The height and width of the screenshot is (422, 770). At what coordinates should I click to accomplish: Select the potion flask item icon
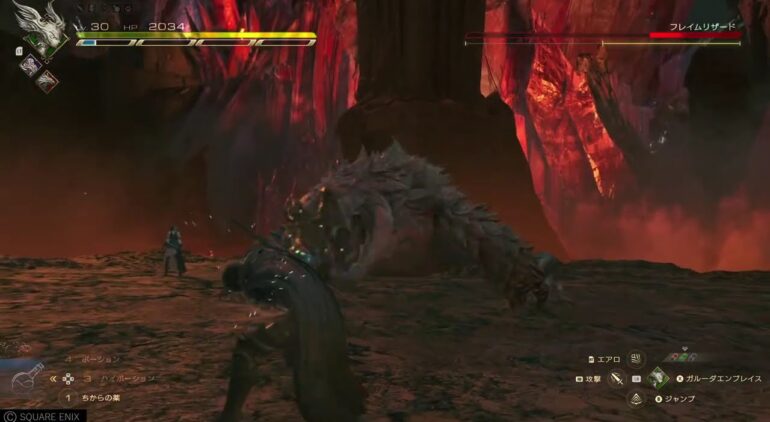point(27,380)
